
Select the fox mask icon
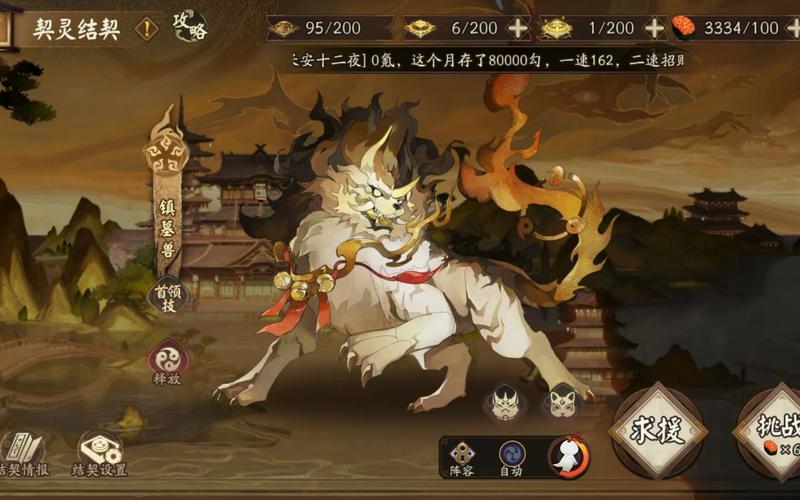(x=561, y=403)
